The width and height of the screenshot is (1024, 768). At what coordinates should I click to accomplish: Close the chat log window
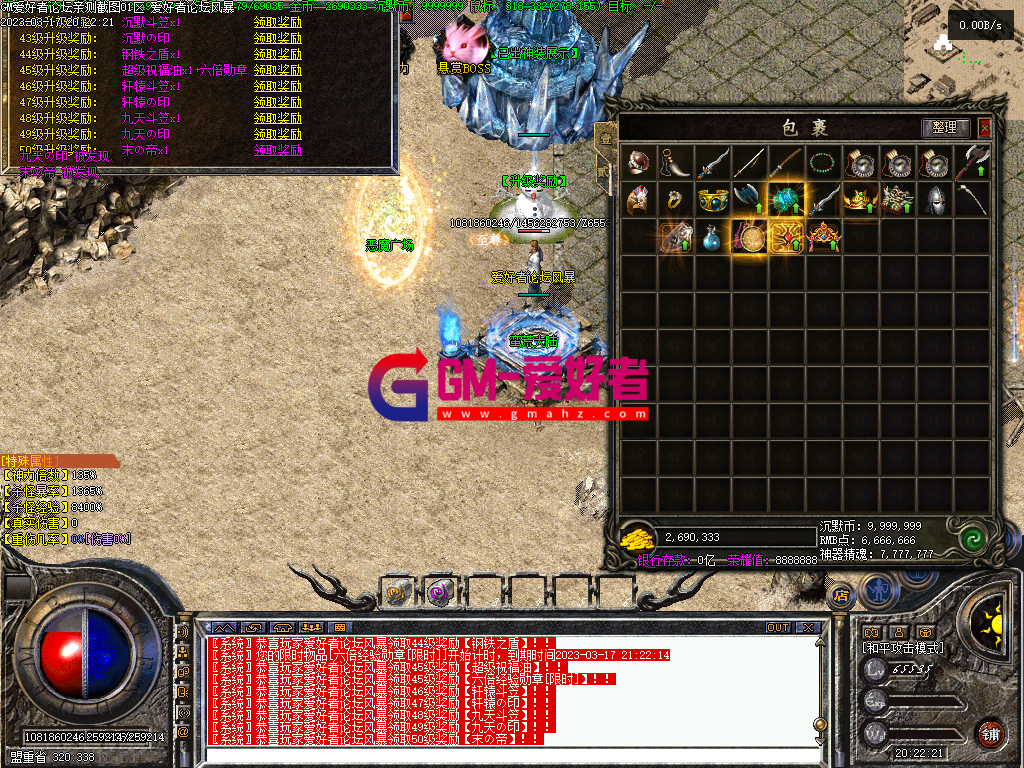click(808, 628)
